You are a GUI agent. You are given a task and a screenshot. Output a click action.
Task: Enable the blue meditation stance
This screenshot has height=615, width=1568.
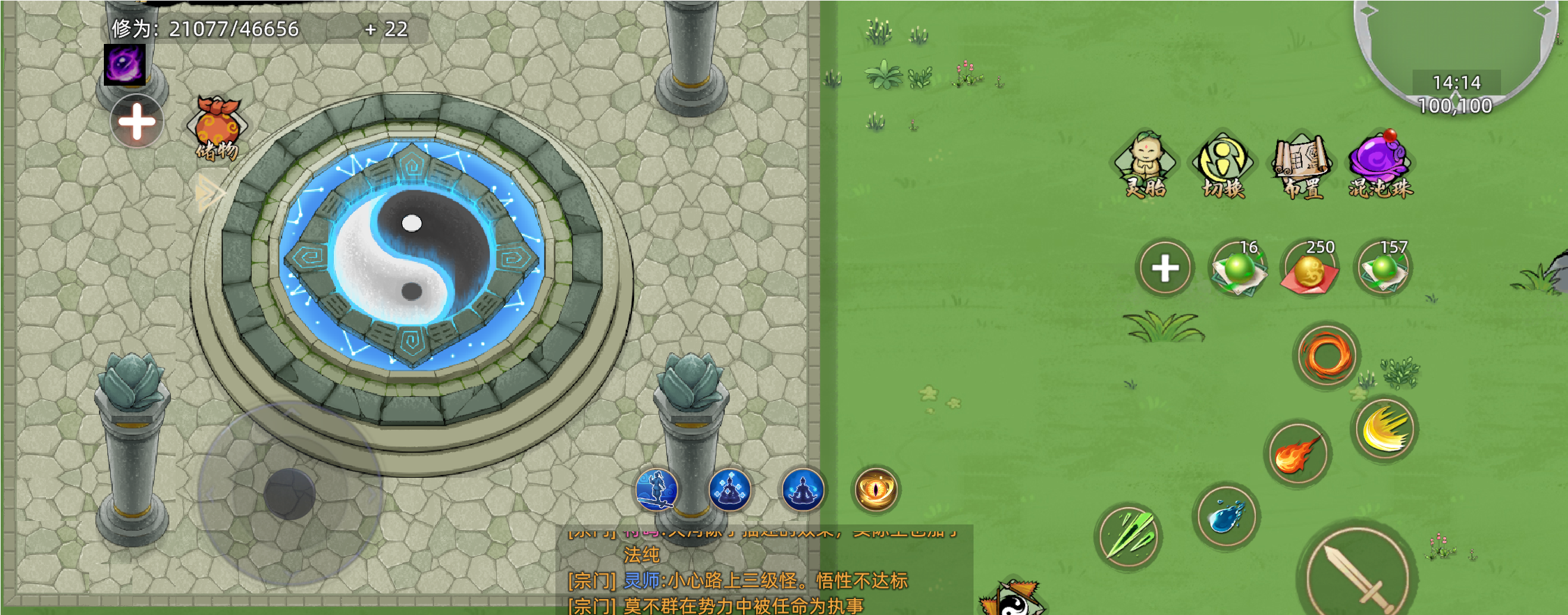pos(801,490)
